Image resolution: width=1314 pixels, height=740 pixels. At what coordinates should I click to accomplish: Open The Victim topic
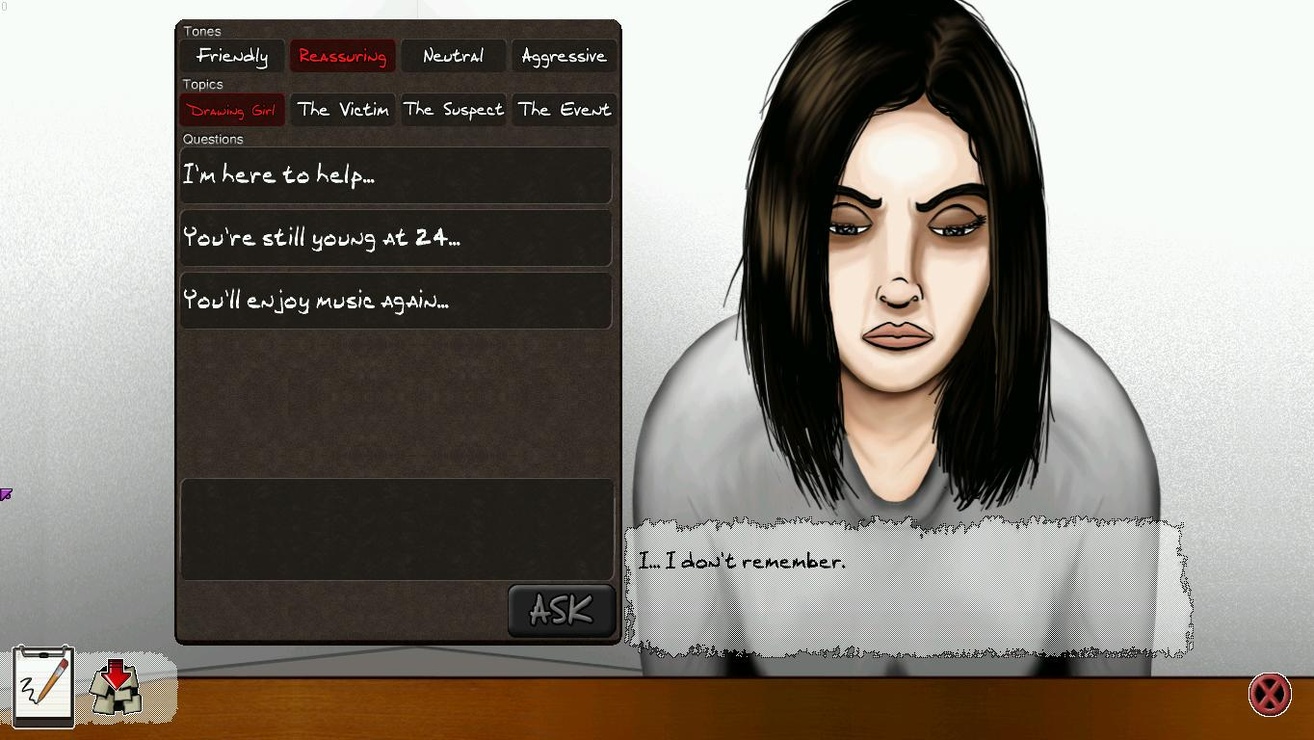coord(342,110)
